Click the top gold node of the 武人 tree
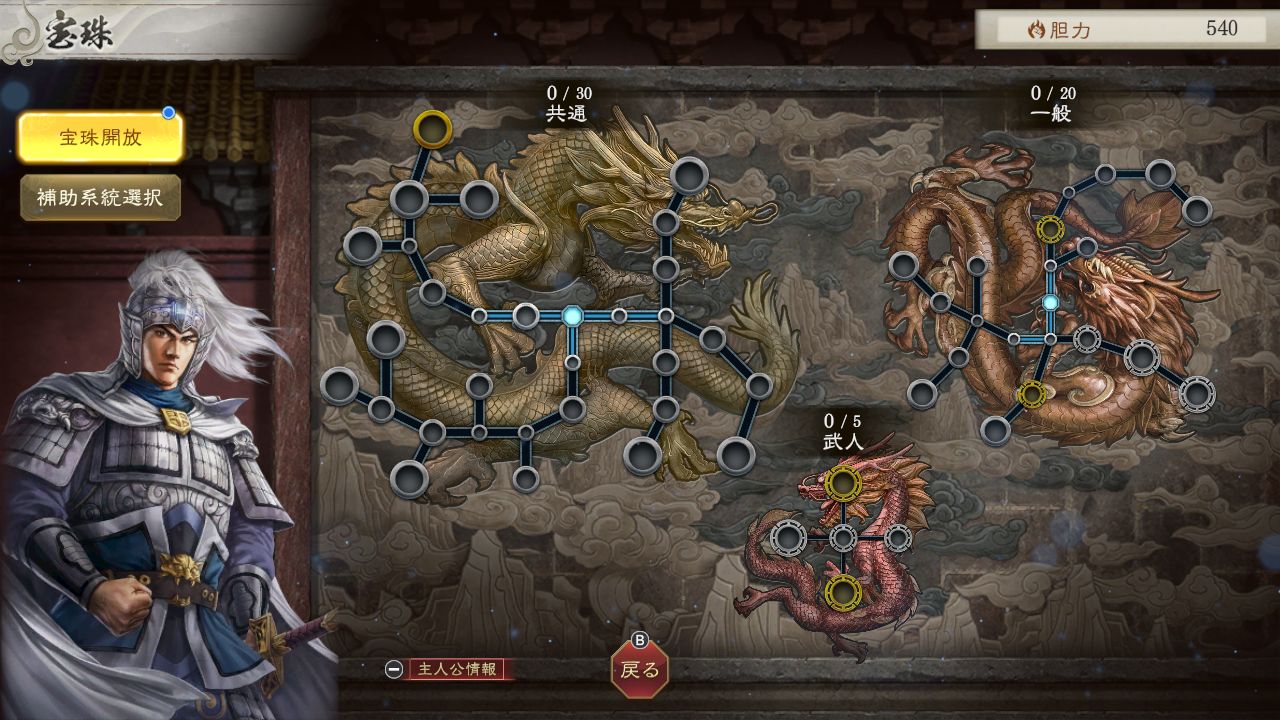This screenshot has width=1280, height=720. (843, 484)
